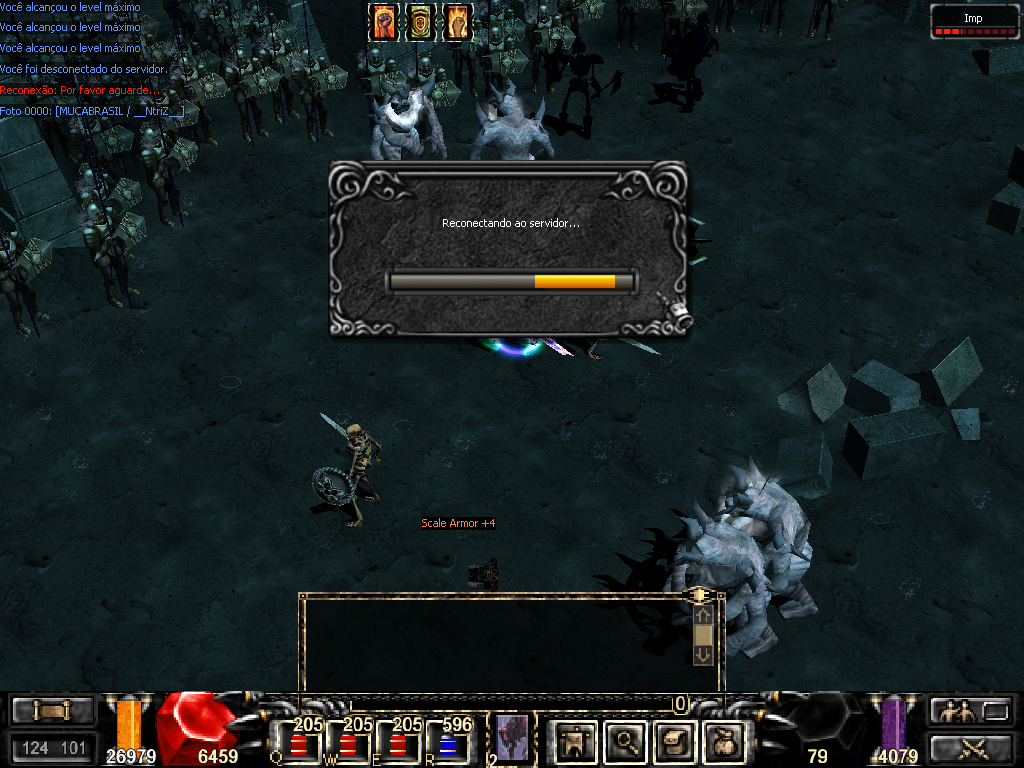Use the E slot red potion
Viewport: 1024px width, 768px height.
pyautogui.click(x=398, y=746)
